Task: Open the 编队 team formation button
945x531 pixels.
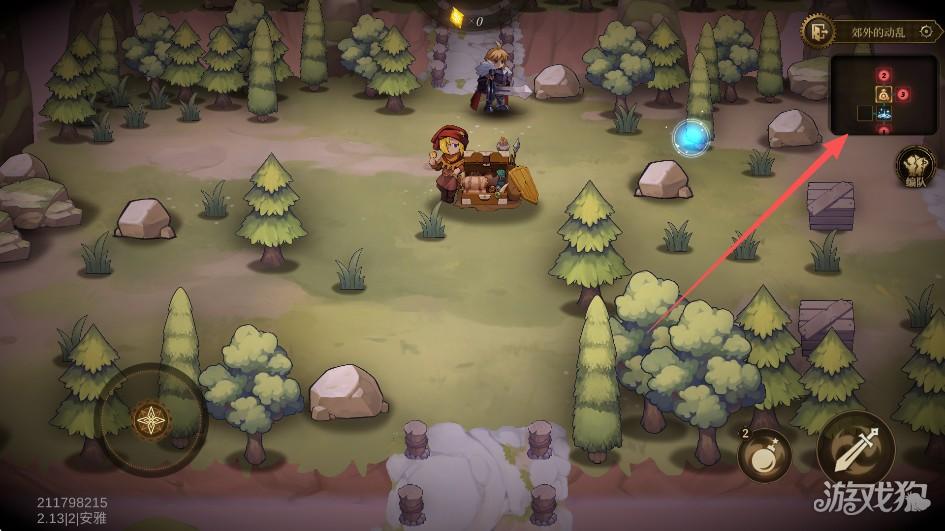Action: pos(915,166)
